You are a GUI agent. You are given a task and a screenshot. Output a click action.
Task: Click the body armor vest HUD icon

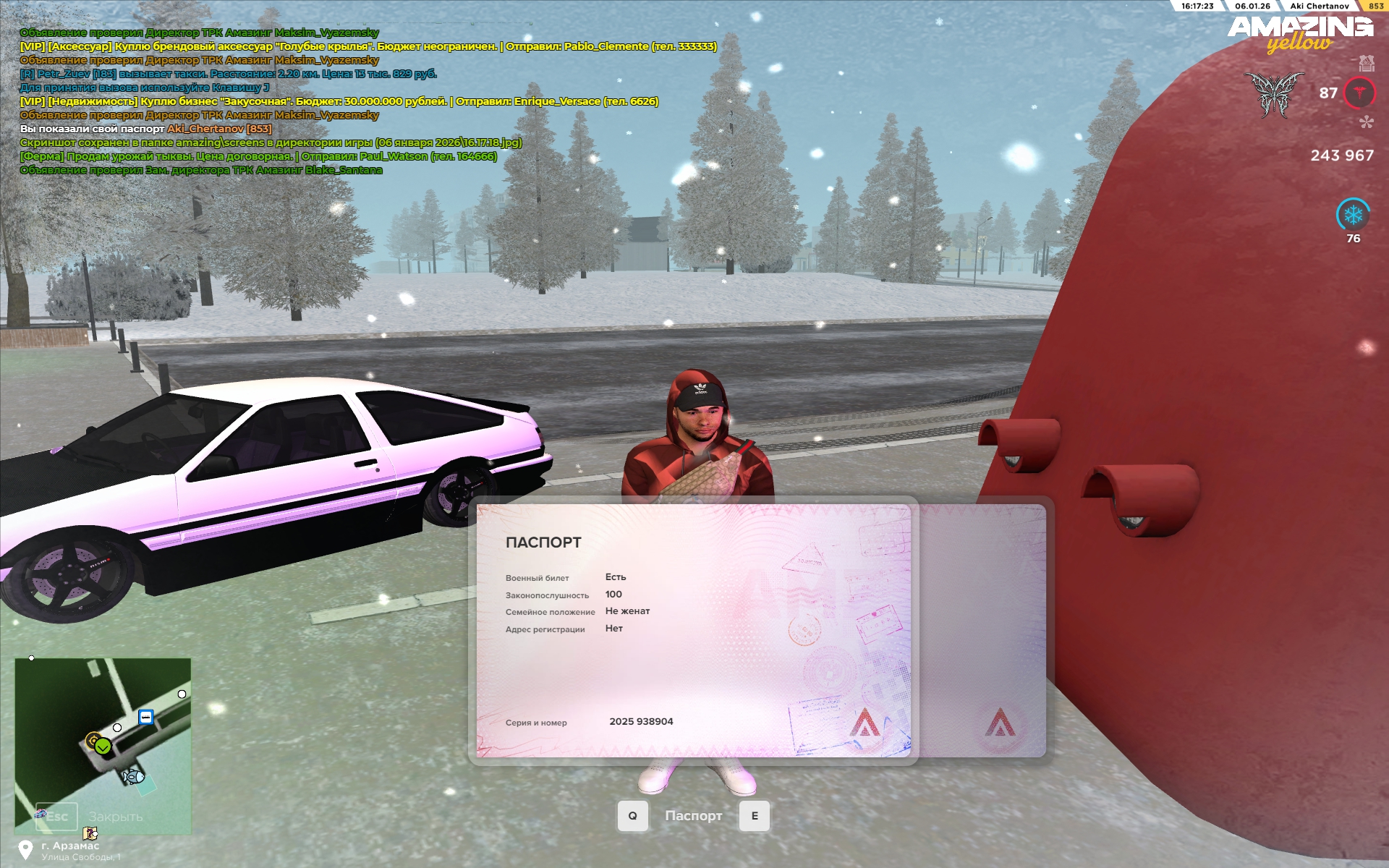point(1366,64)
